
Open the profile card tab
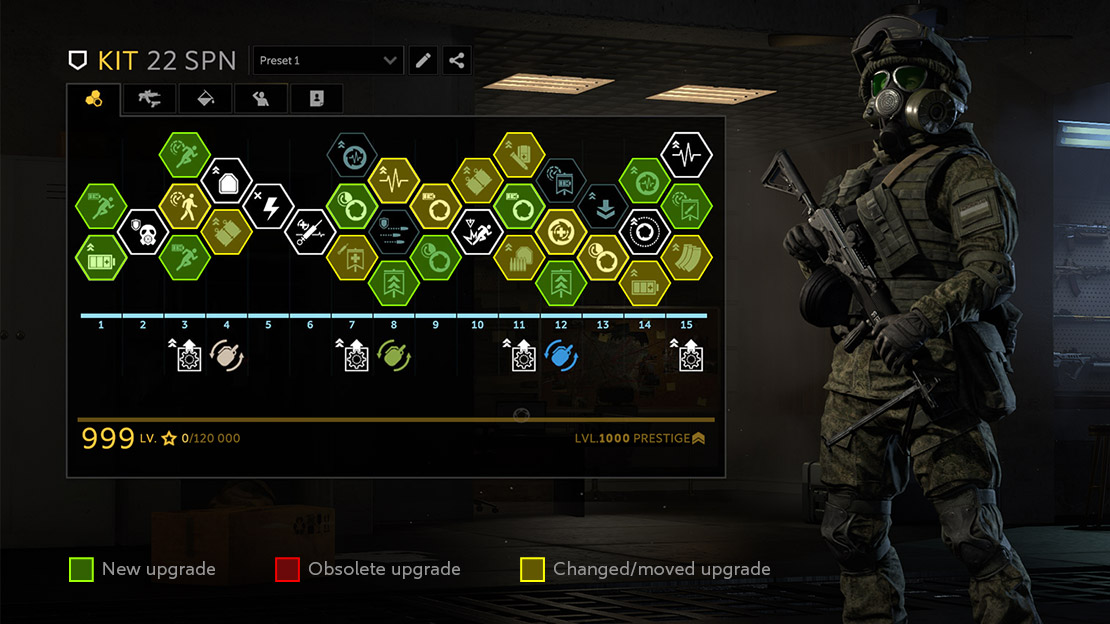(316, 98)
